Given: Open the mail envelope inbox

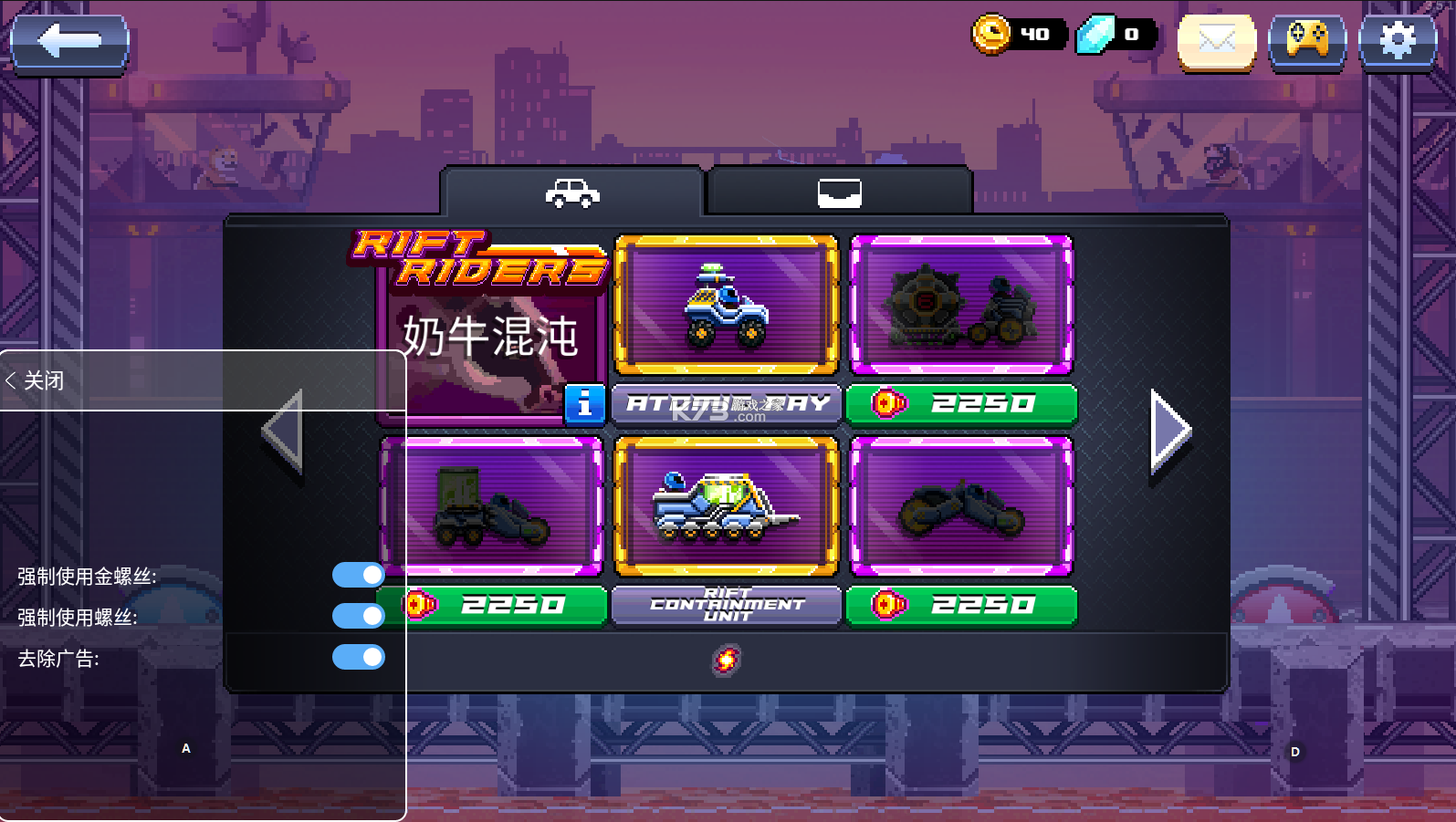Looking at the screenshot, I should pyautogui.click(x=1216, y=42).
